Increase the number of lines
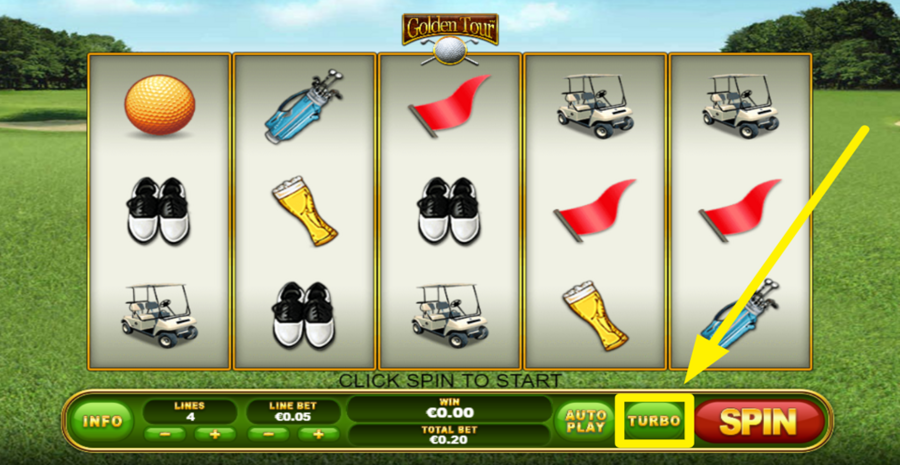Image resolution: width=900 pixels, height=465 pixels. (x=215, y=434)
